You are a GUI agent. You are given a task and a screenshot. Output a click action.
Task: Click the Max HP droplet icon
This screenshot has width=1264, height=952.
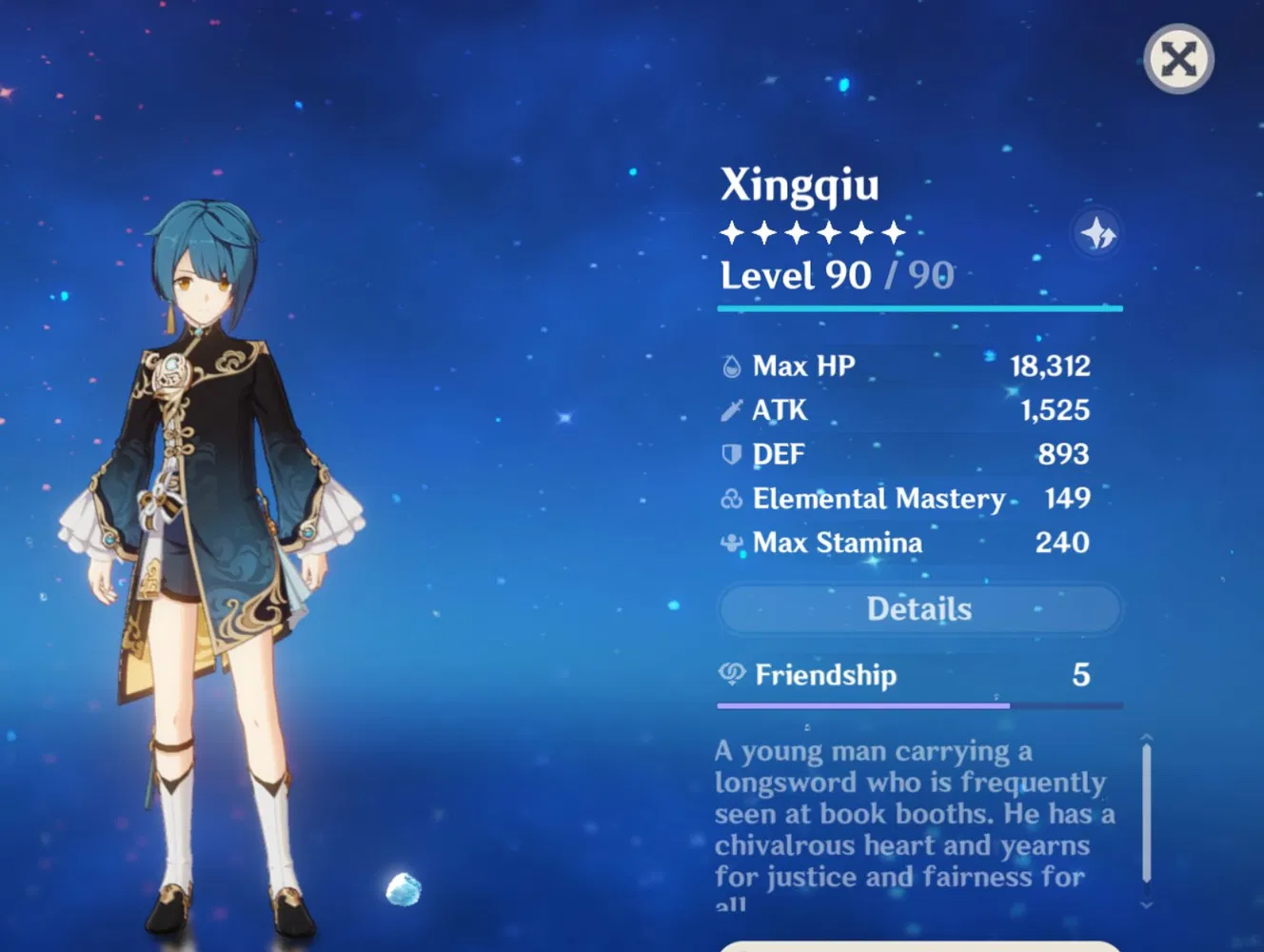point(729,365)
